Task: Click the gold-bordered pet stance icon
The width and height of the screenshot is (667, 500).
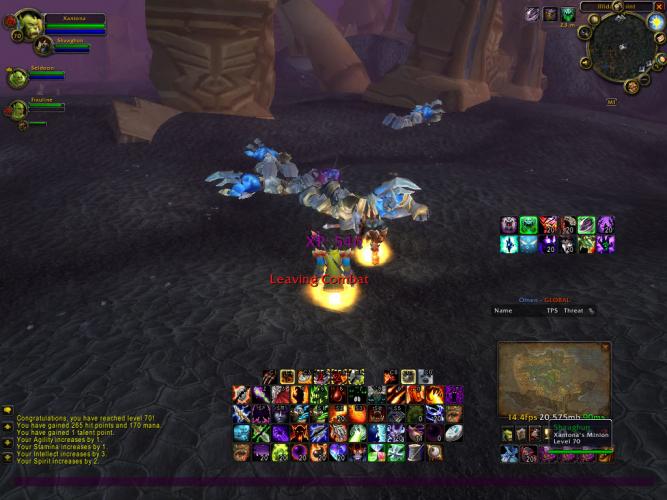Action: (287, 376)
